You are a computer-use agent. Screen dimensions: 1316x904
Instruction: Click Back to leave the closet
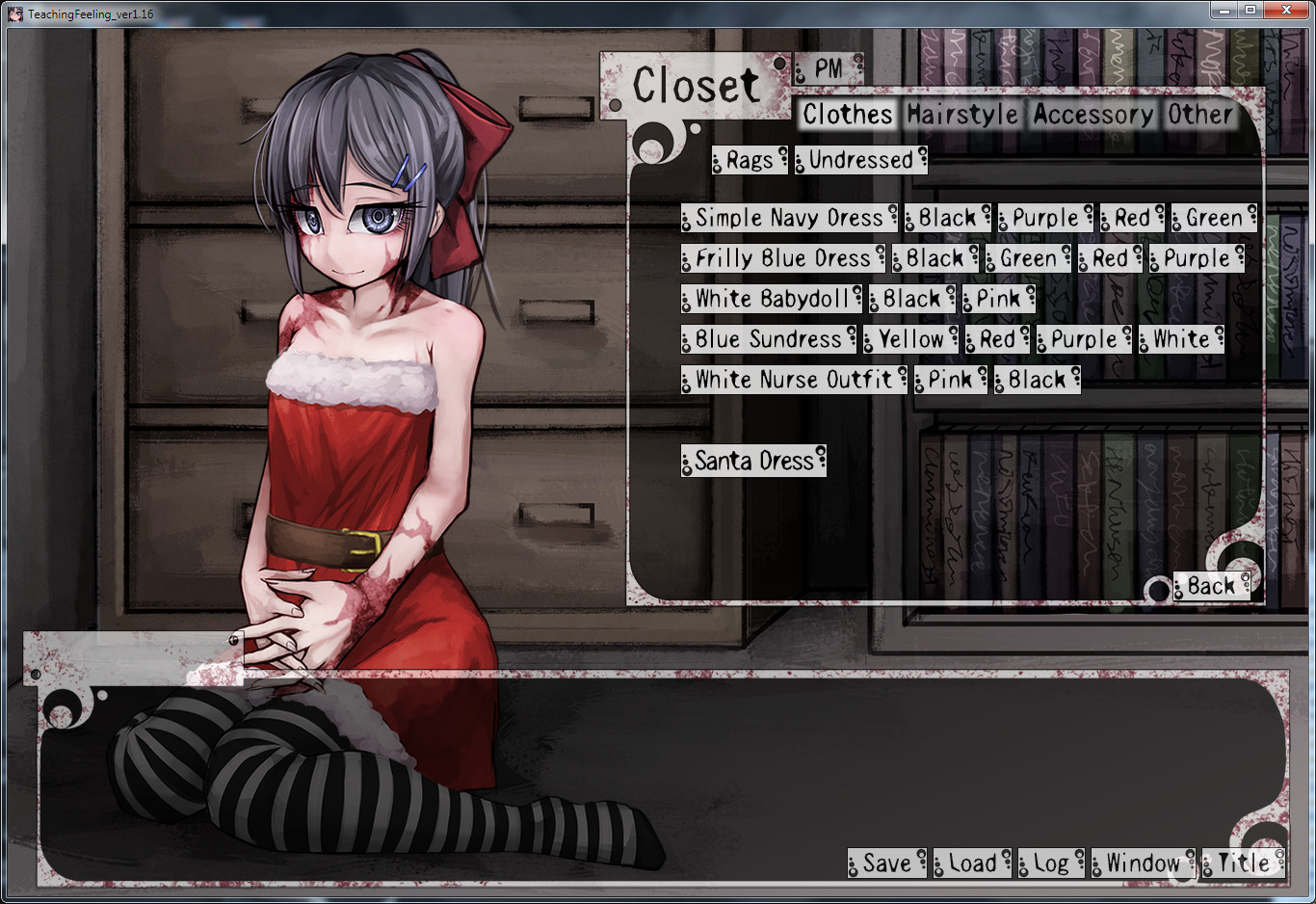[1211, 586]
